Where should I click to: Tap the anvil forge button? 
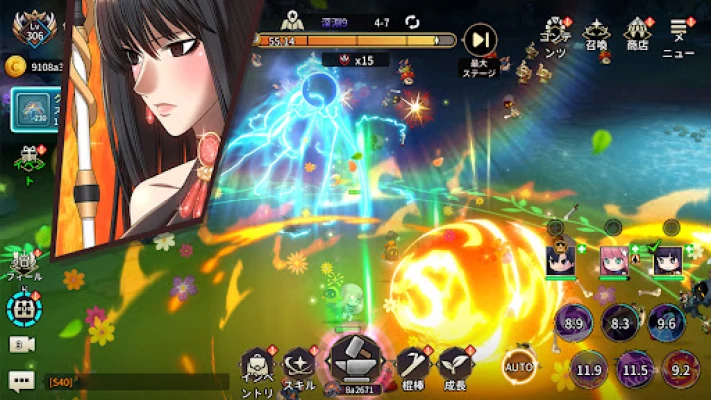click(x=357, y=360)
